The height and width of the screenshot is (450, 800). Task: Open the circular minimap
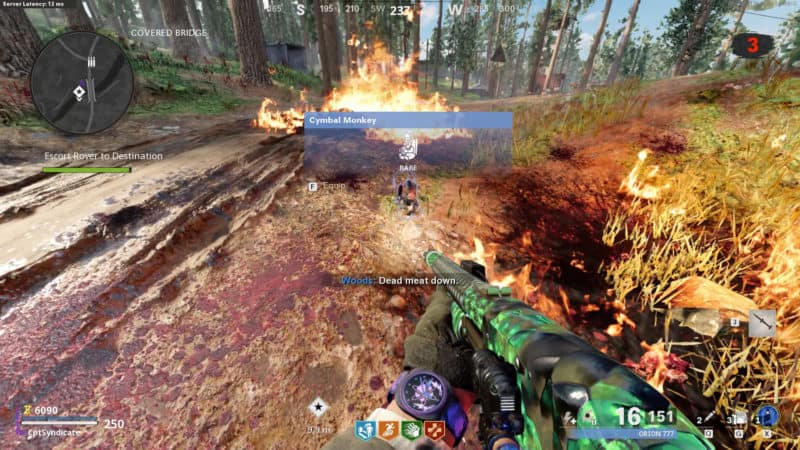81,82
